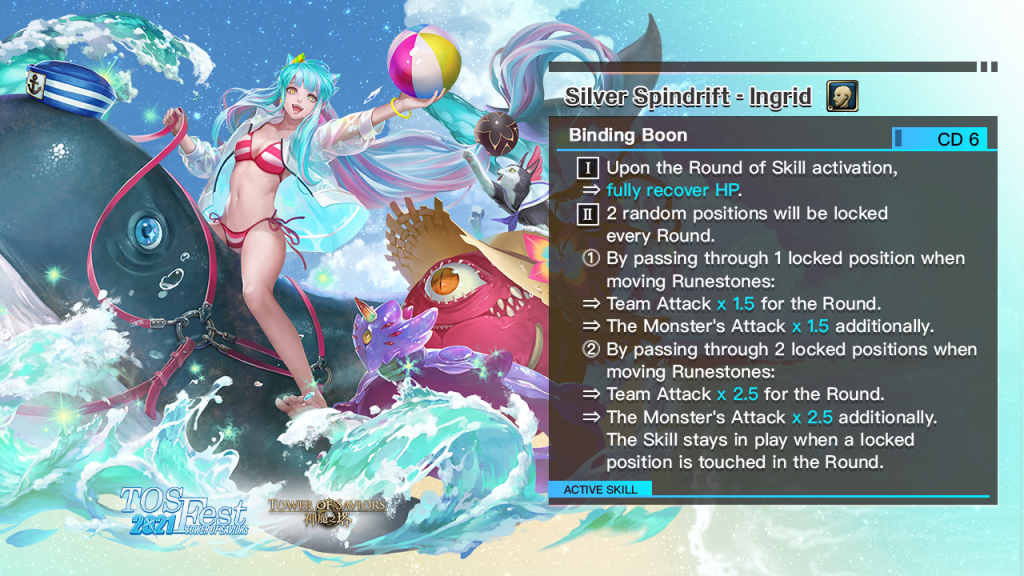Select the Active Skill tab label
1024x576 pixels.
pyautogui.click(x=601, y=489)
